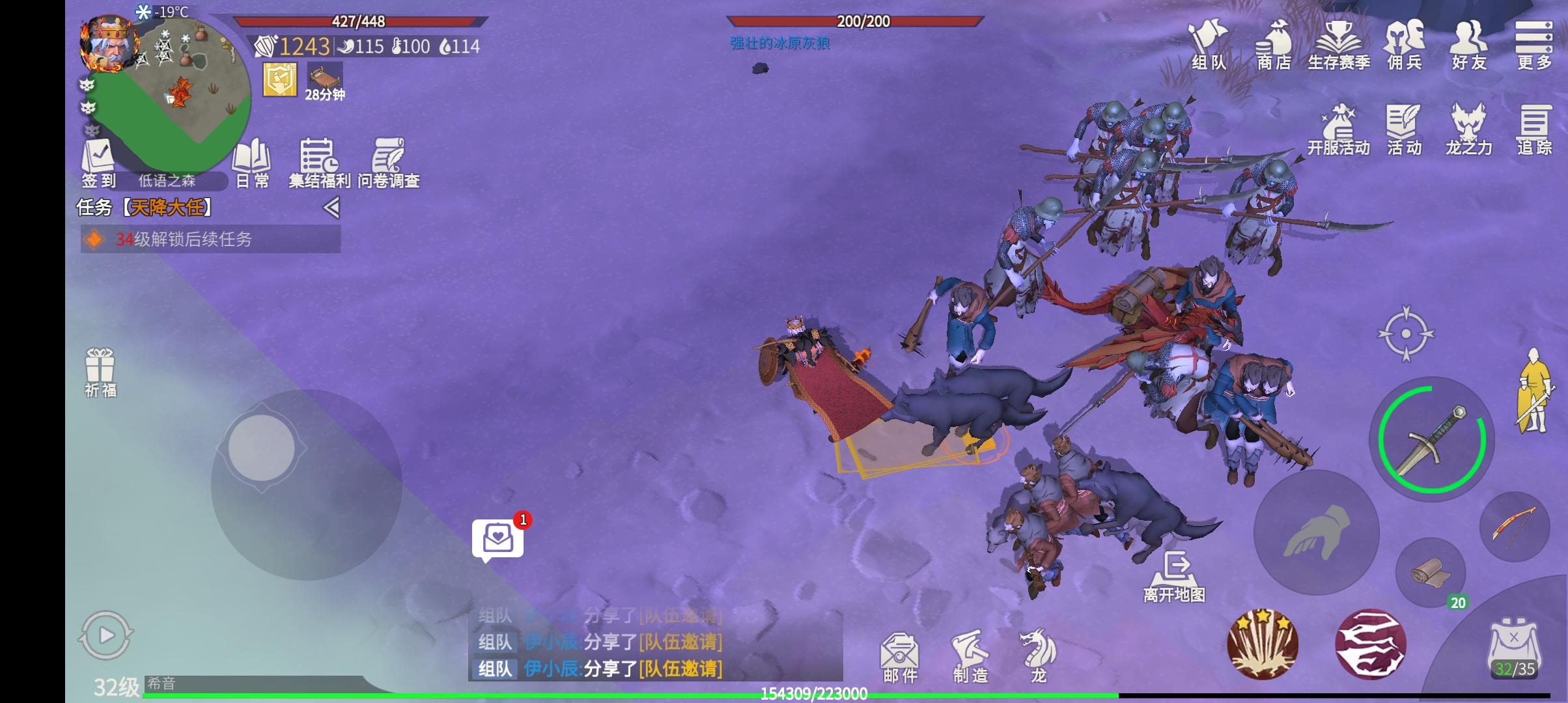Image resolution: width=1568 pixels, height=703 pixels.
Task: Open the 组队 team menu
Action: pyautogui.click(x=1208, y=44)
